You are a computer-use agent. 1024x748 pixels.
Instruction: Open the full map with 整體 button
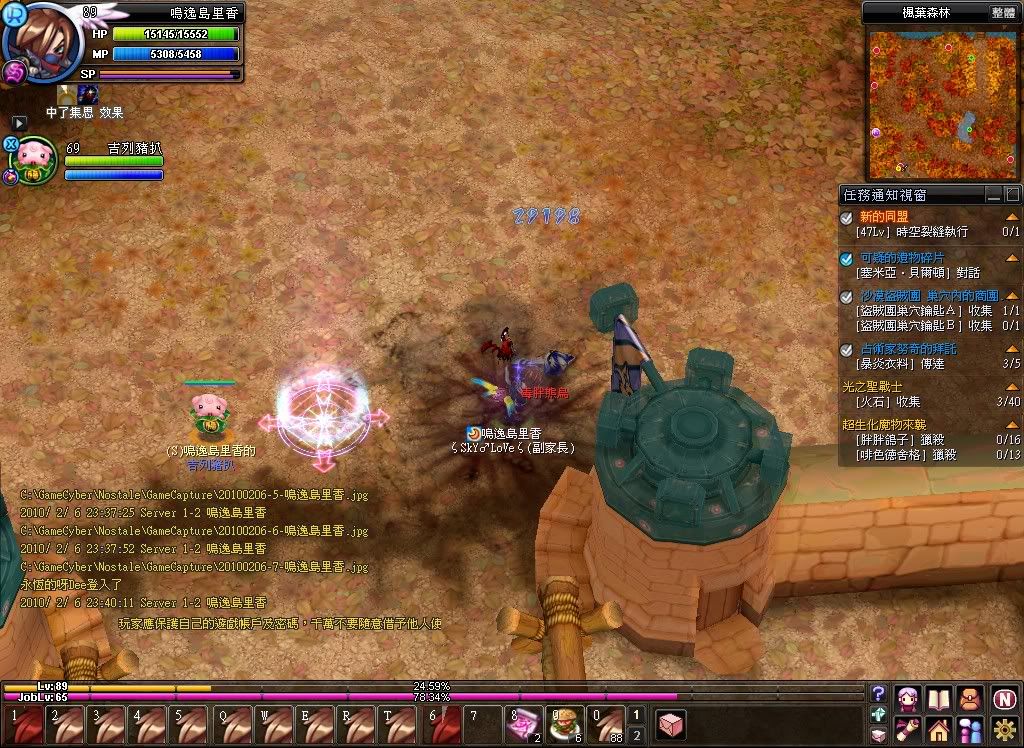1003,13
